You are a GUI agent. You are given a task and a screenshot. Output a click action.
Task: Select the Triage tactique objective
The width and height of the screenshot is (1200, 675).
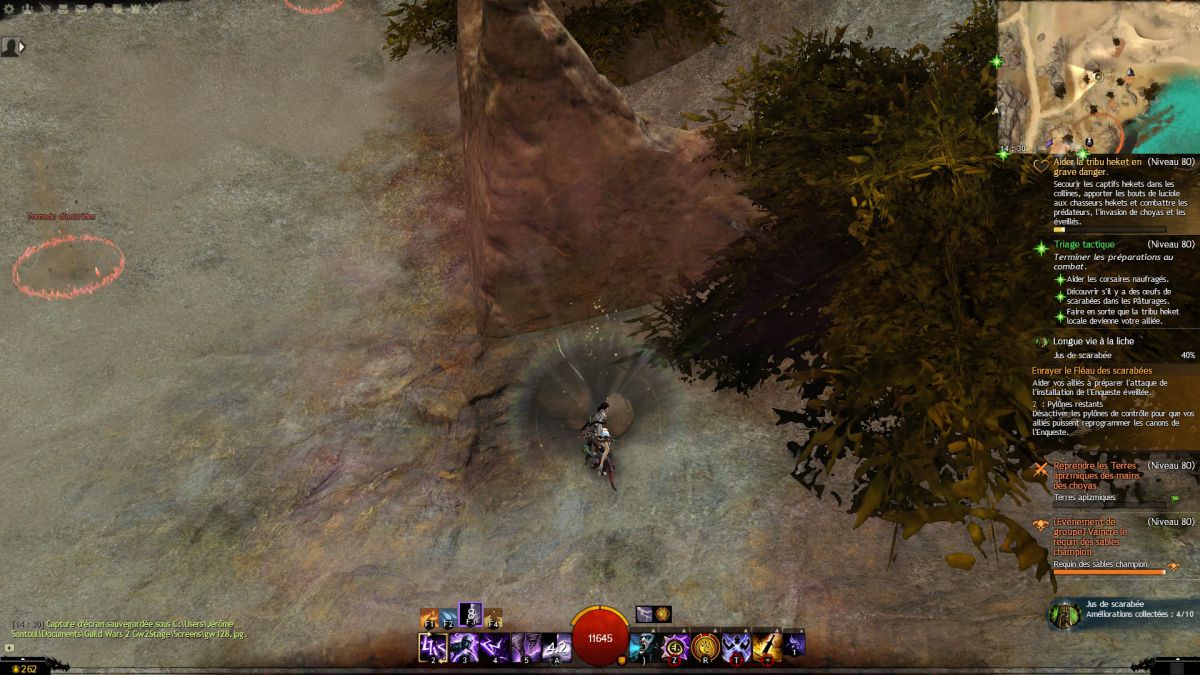1083,244
